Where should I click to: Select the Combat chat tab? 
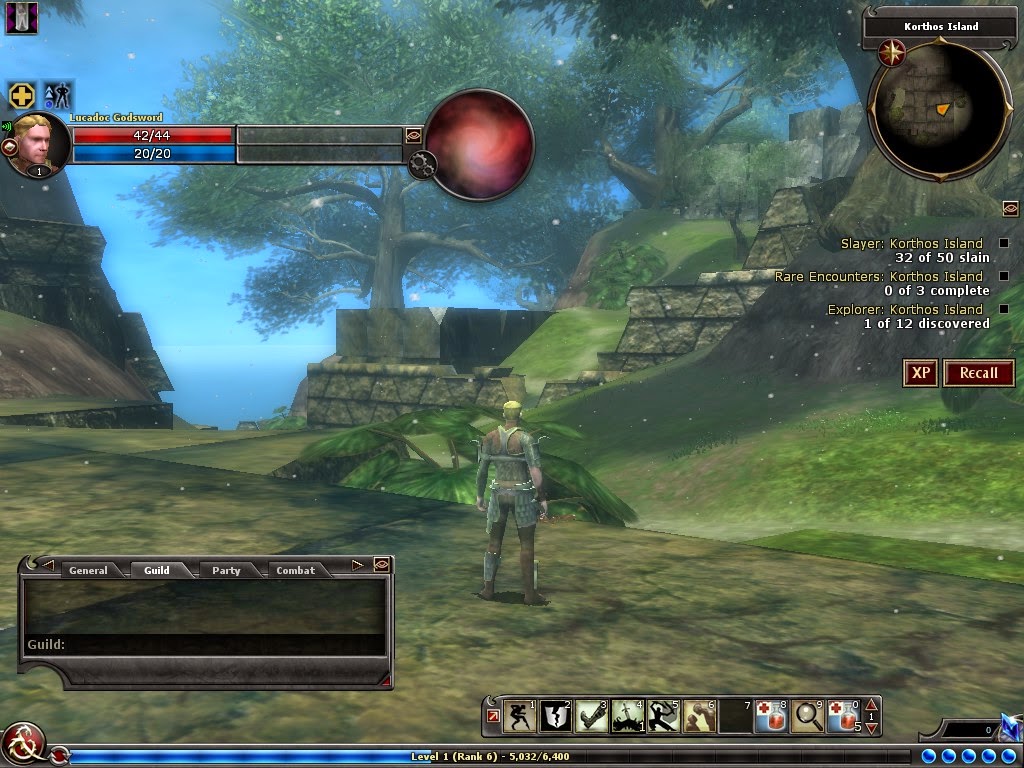(x=295, y=570)
